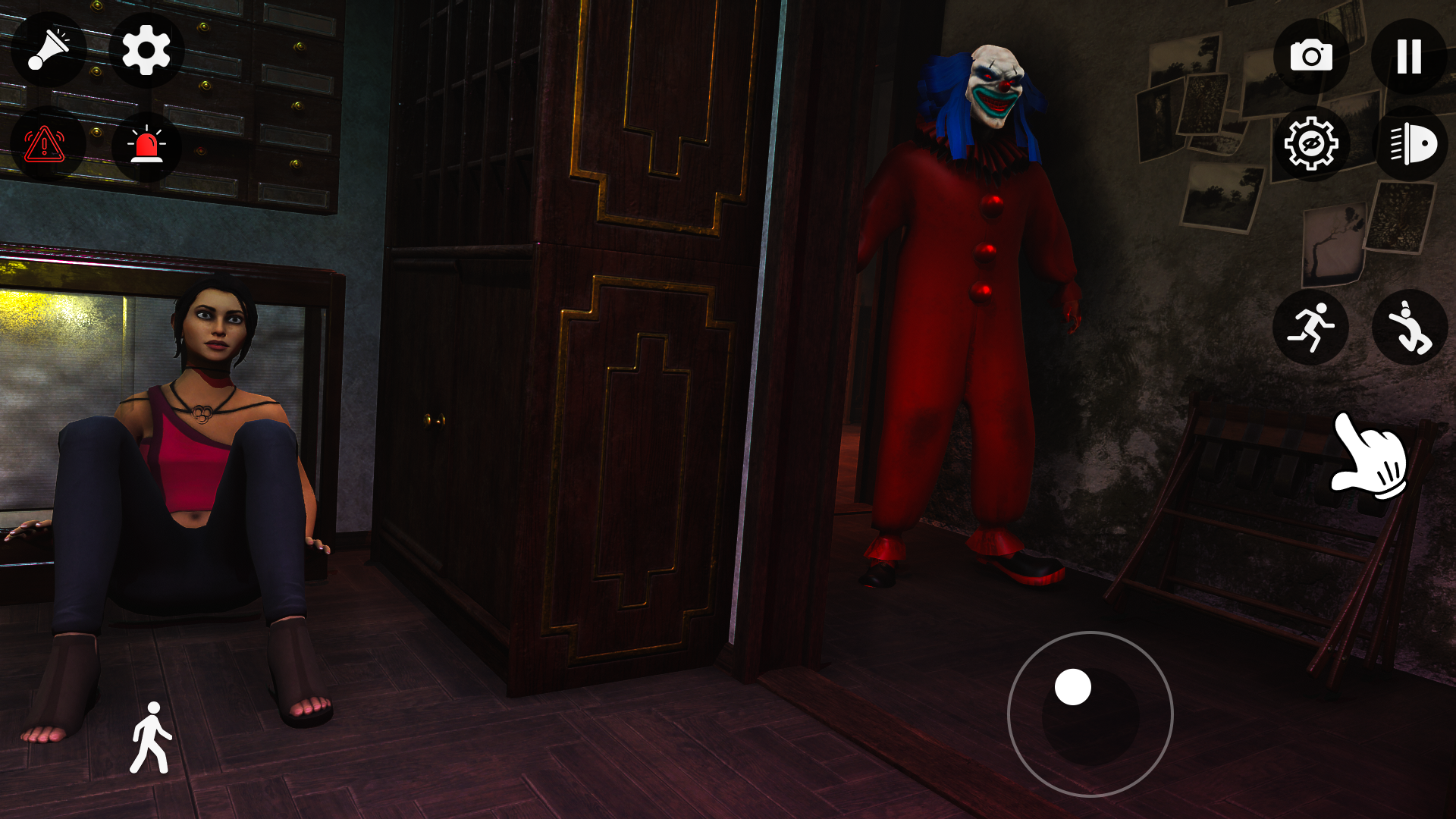The width and height of the screenshot is (1456, 819).
Task: Switch walk mode using bottom-left figure
Action: [150, 736]
